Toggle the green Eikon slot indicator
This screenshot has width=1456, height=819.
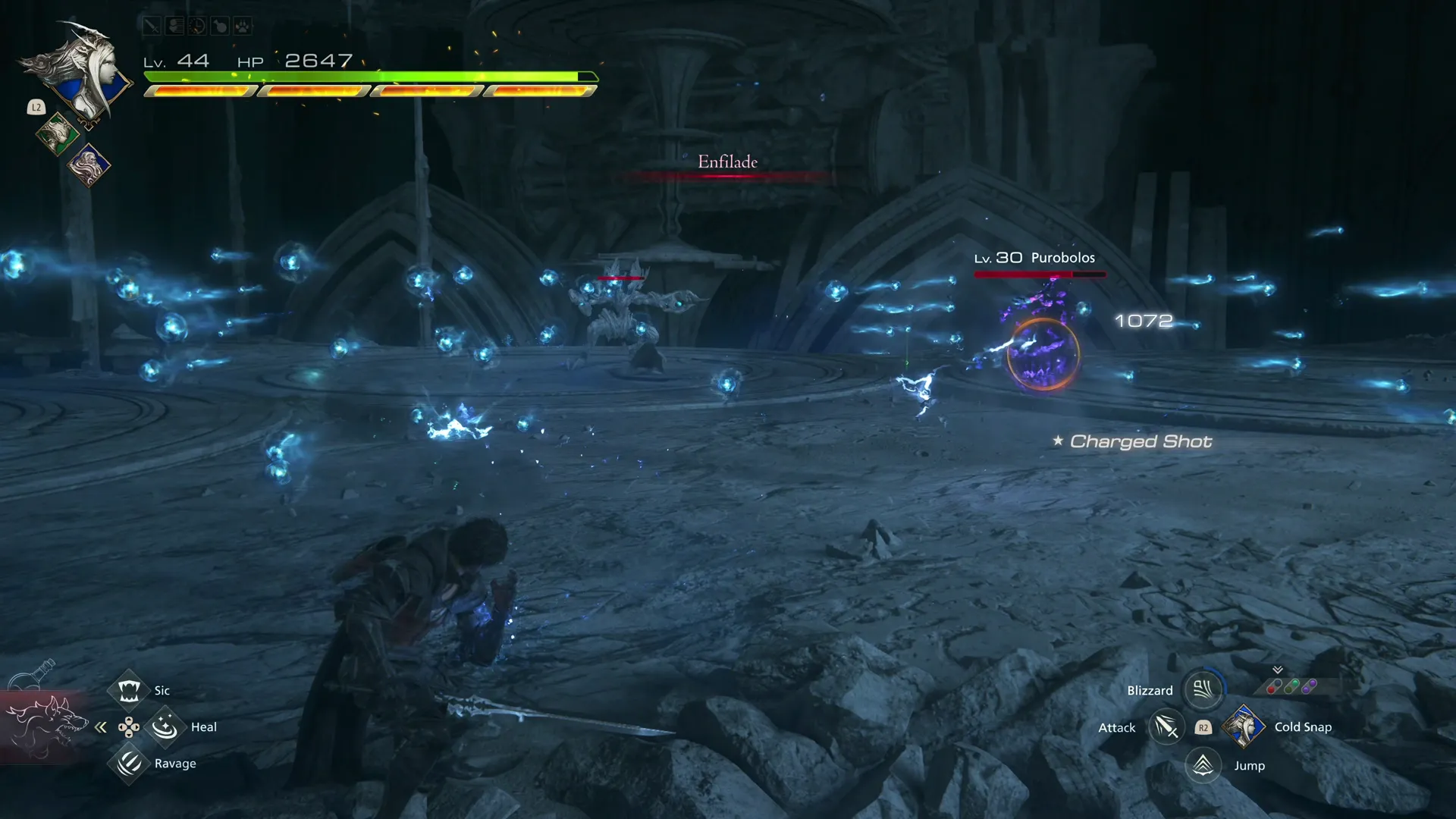click(x=1291, y=686)
